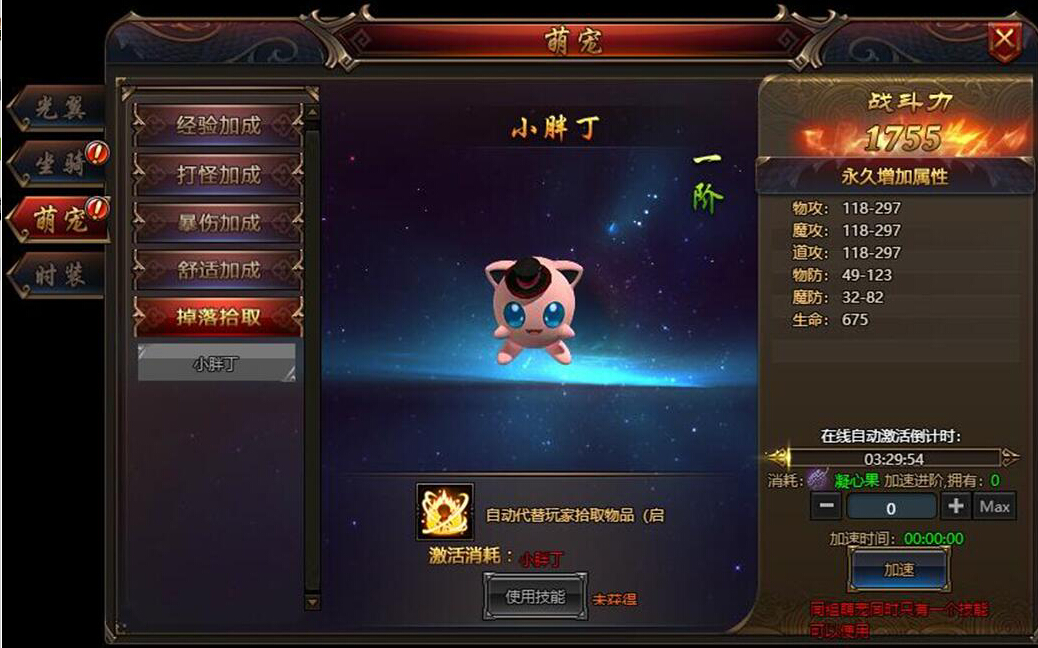Image resolution: width=1038 pixels, height=648 pixels.
Task: Close the 萌宠 pet window
Action: (x=1004, y=41)
